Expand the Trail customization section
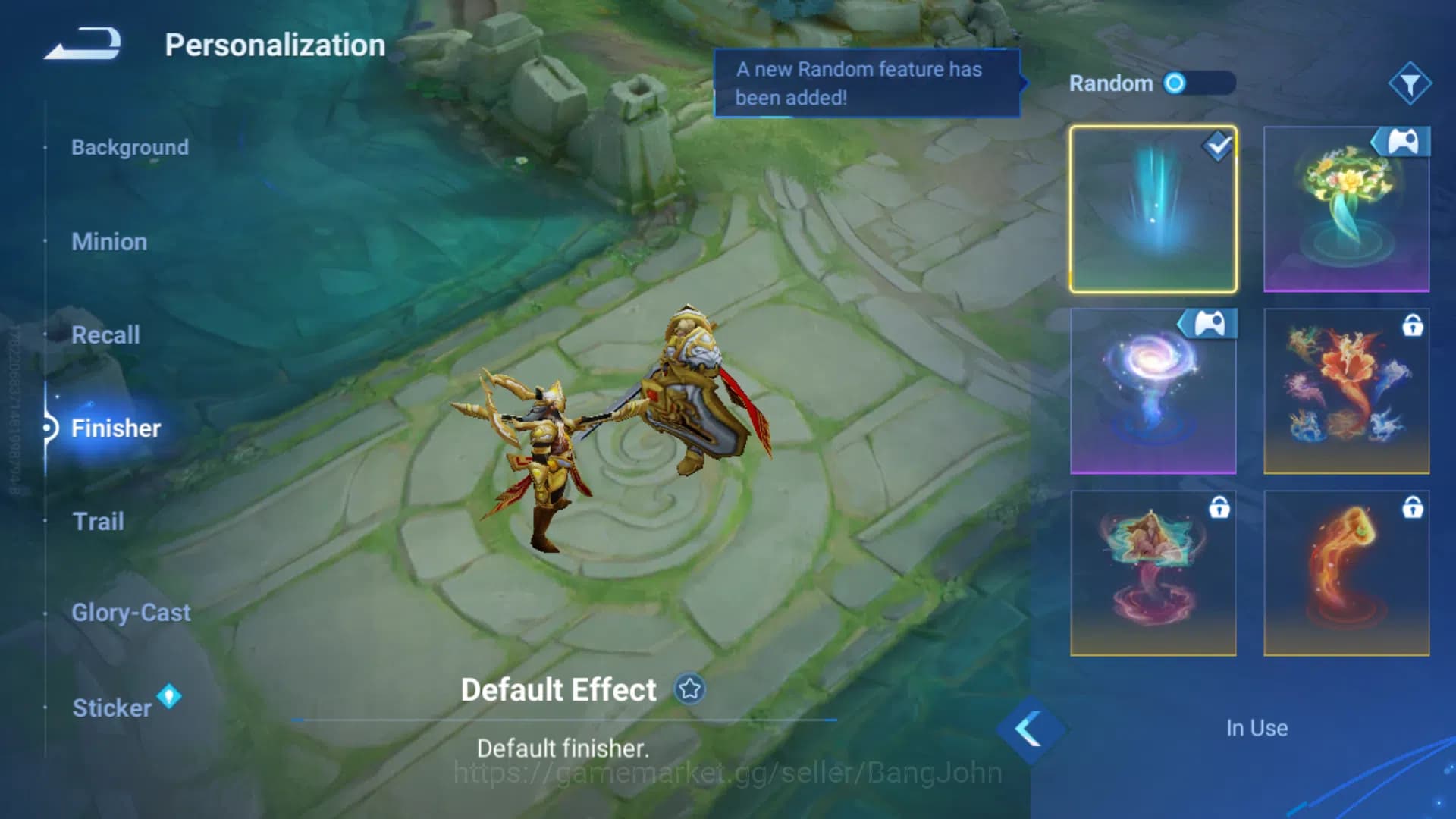The image size is (1456, 819). tap(99, 520)
